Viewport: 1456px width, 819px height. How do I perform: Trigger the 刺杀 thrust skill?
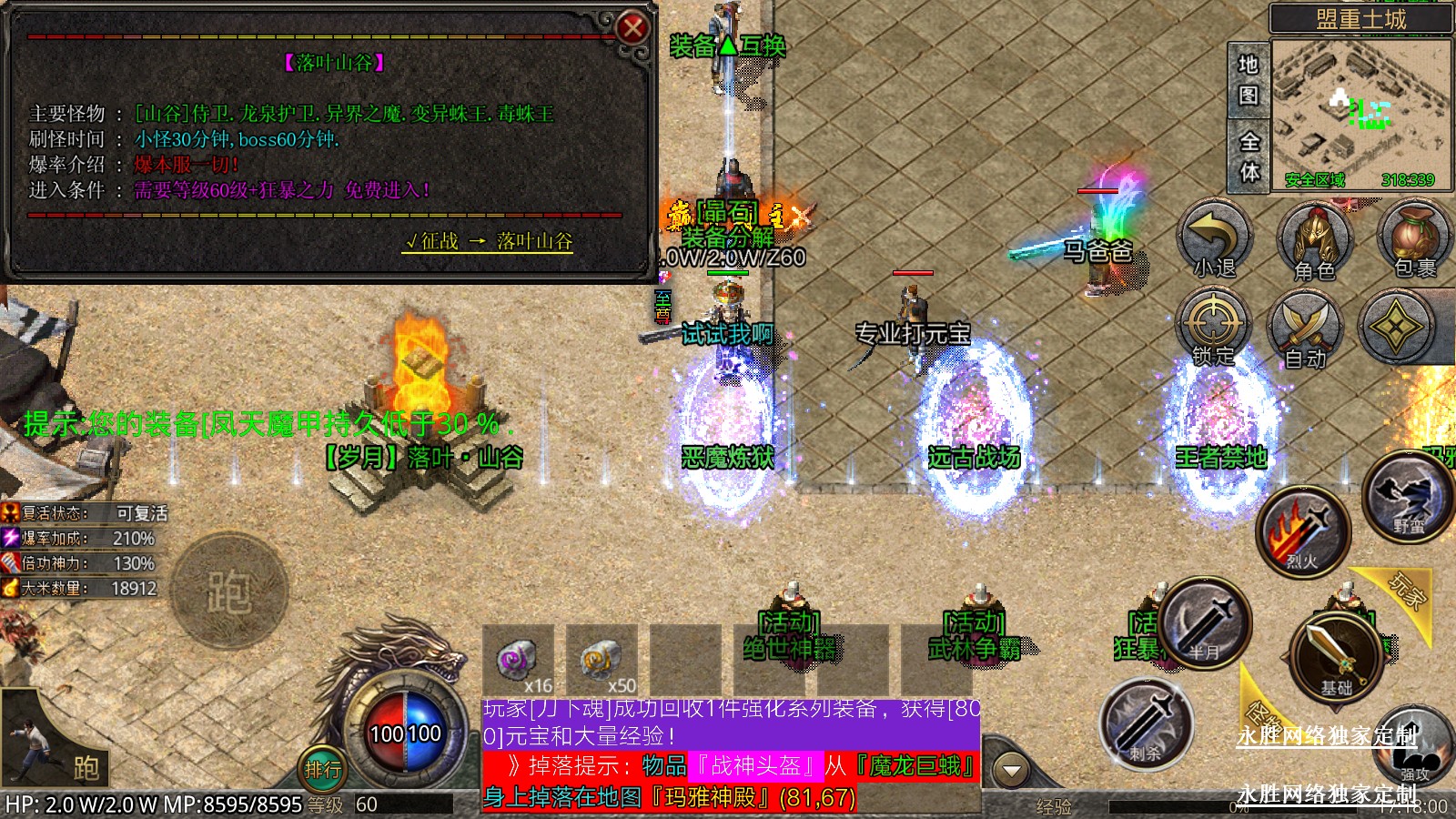click(1147, 723)
